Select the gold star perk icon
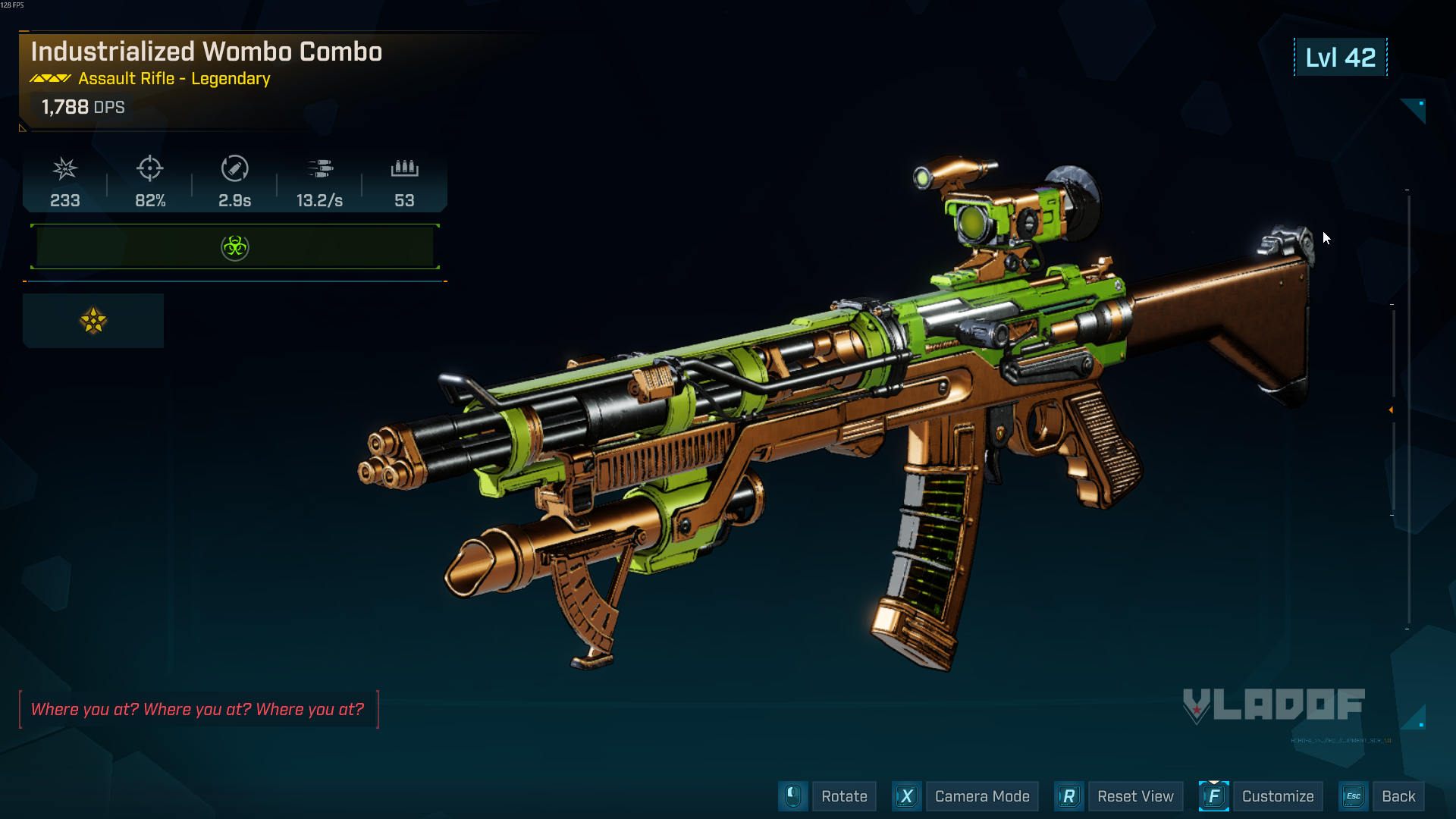 point(93,321)
